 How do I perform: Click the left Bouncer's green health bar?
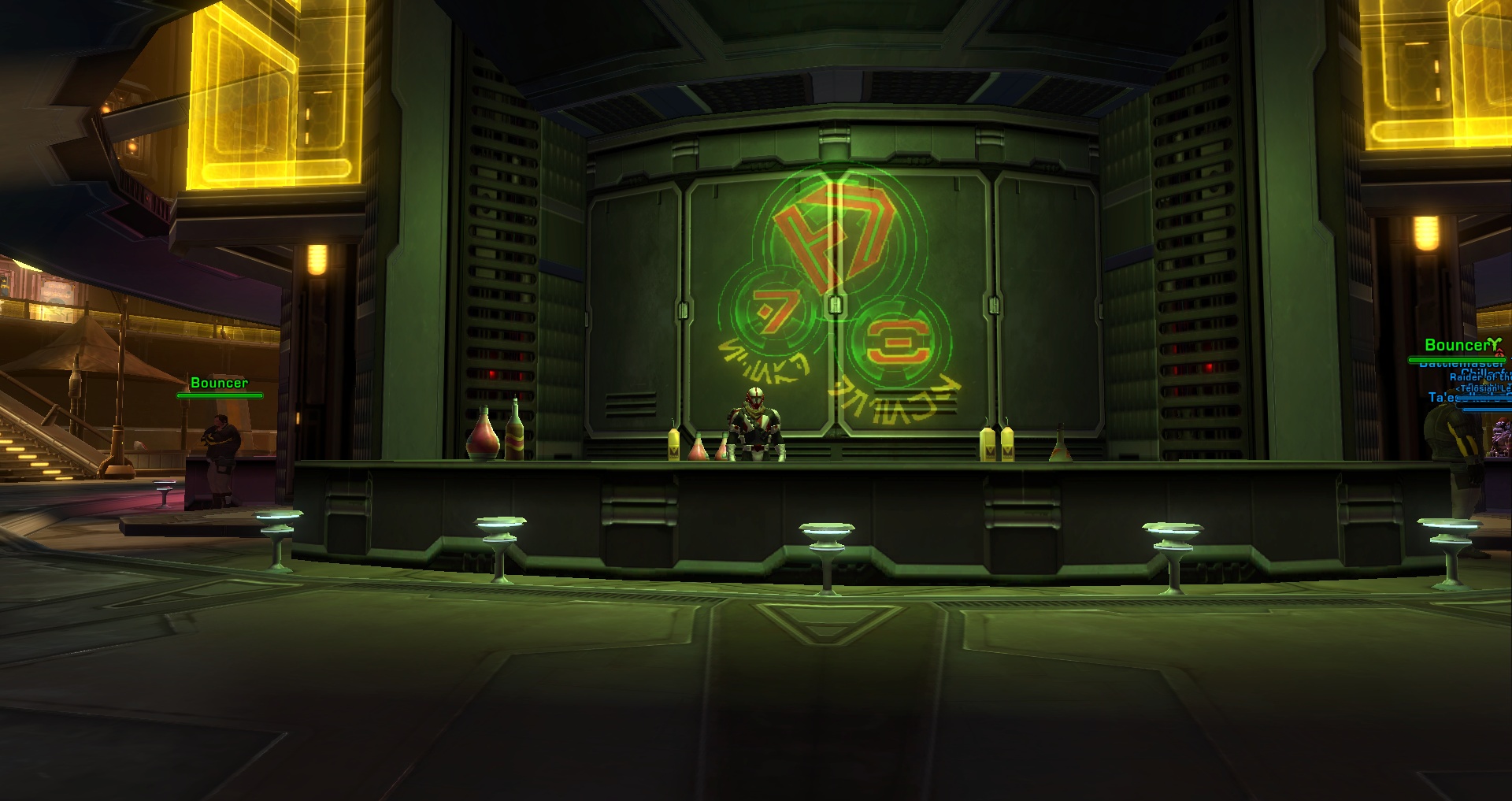click(221, 396)
